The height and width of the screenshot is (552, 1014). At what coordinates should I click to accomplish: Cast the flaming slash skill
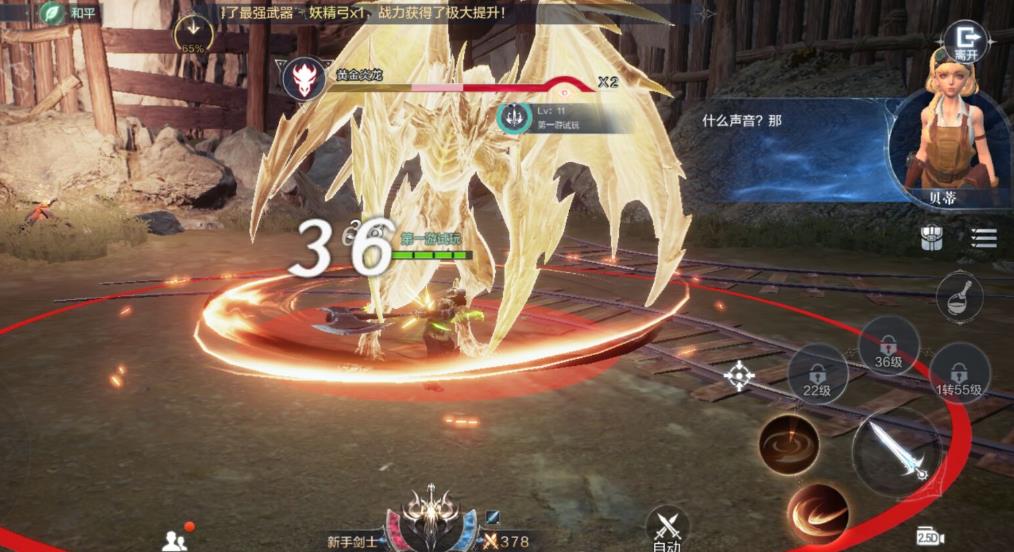pyautogui.click(x=817, y=512)
